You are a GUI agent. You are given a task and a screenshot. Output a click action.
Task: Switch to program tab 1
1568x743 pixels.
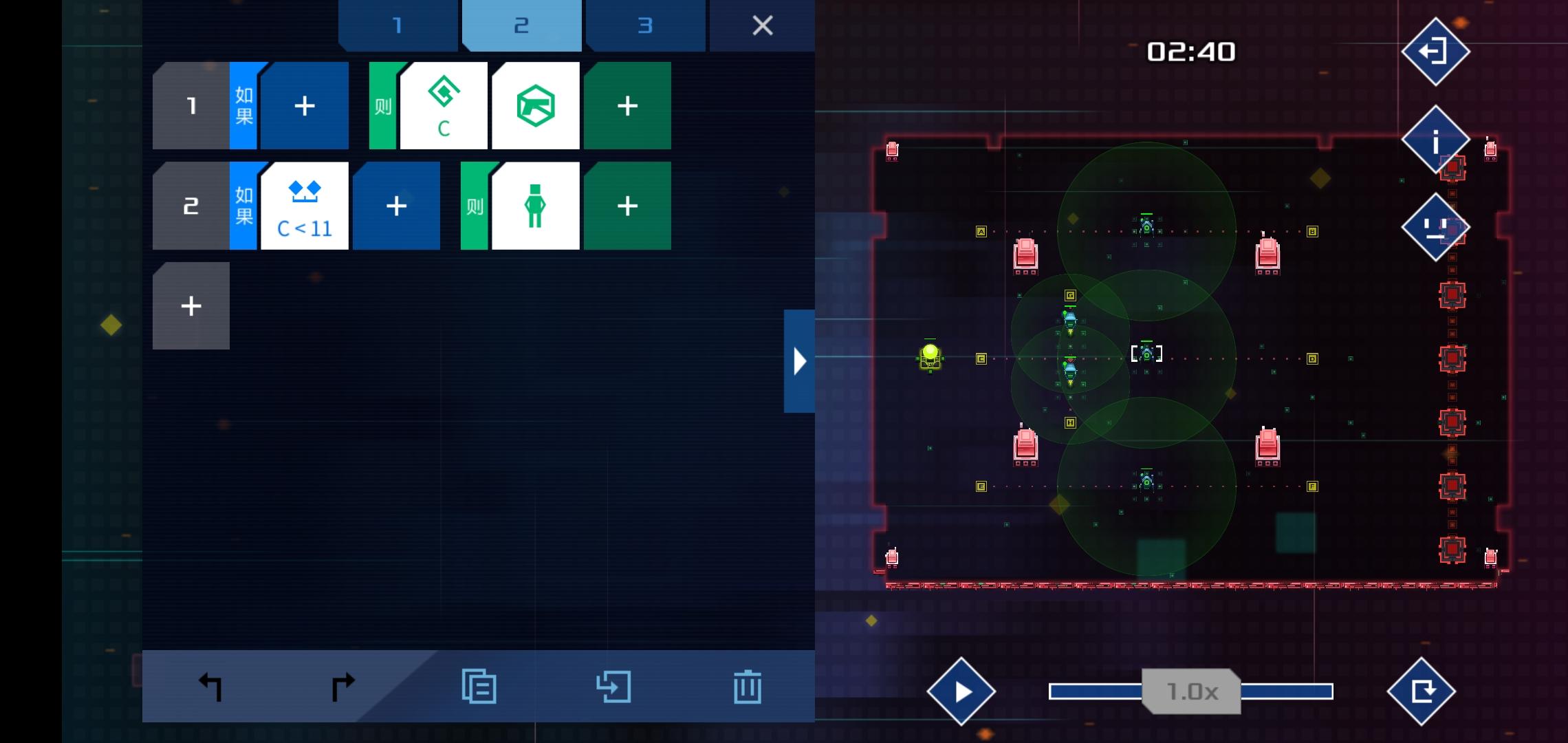click(x=397, y=25)
